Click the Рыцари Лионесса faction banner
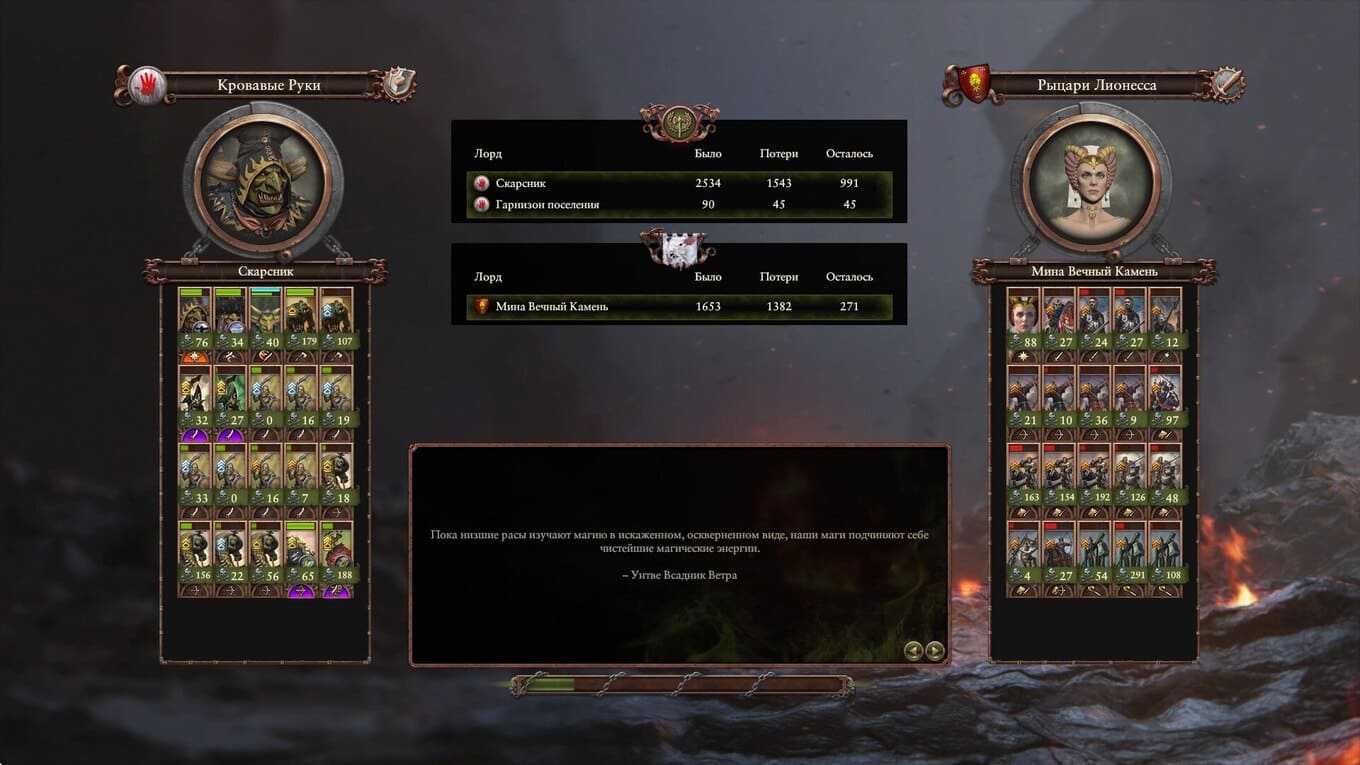This screenshot has width=1360, height=765. tap(1093, 85)
